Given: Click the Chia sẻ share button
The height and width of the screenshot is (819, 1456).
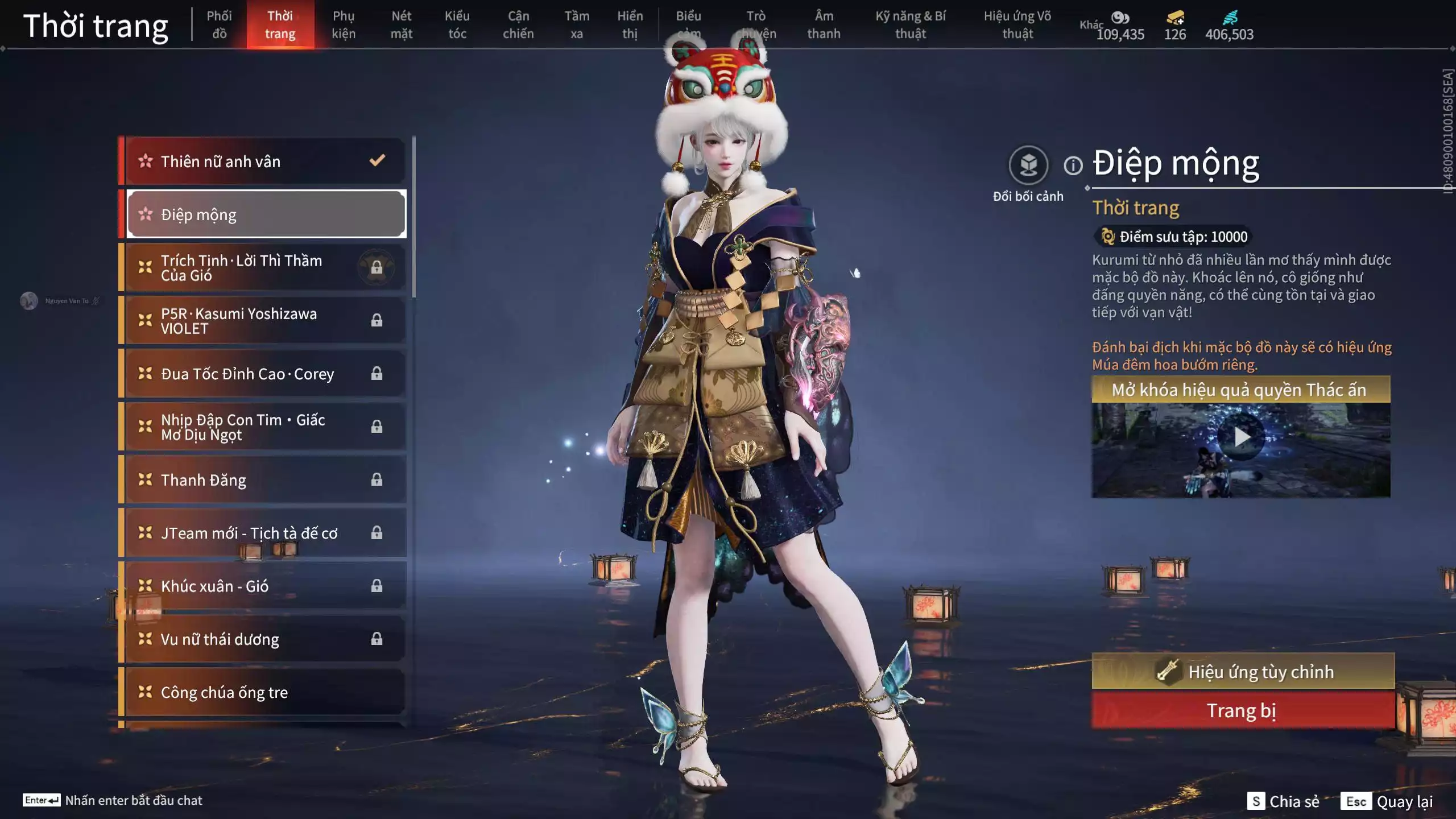Looking at the screenshot, I should (x=1284, y=801).
